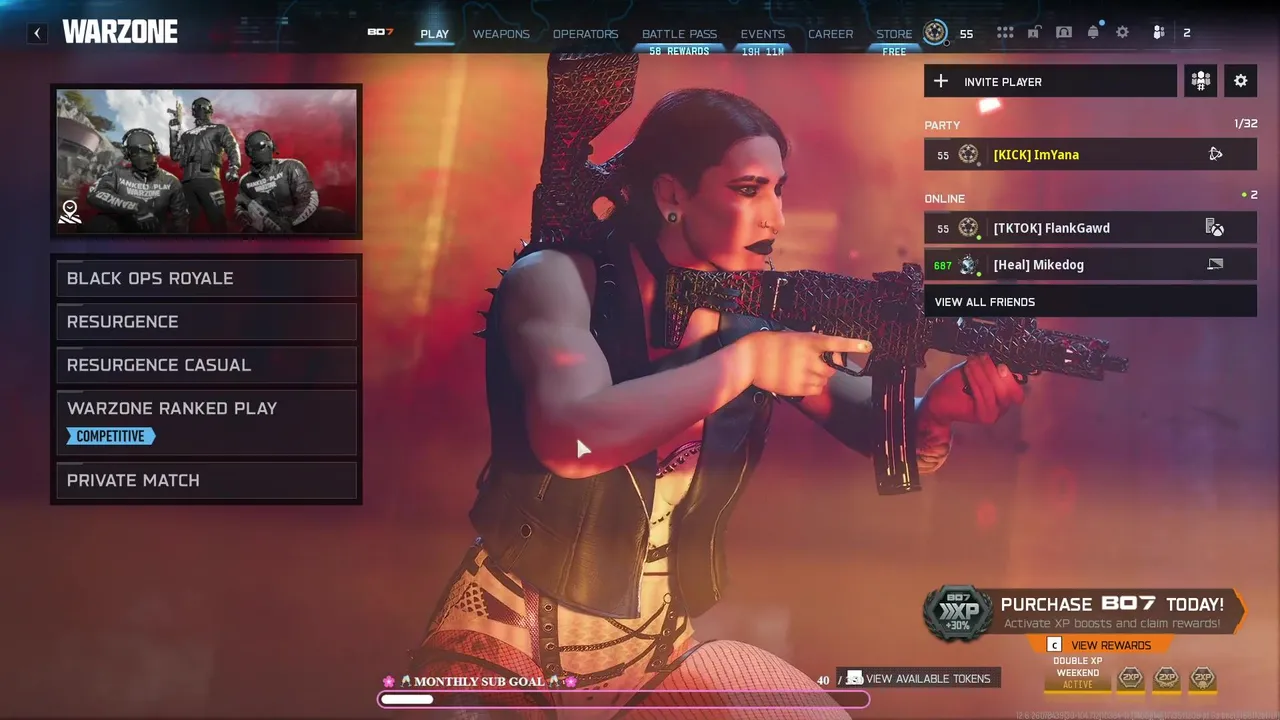Select Resurgence Casual mode

(x=206, y=365)
